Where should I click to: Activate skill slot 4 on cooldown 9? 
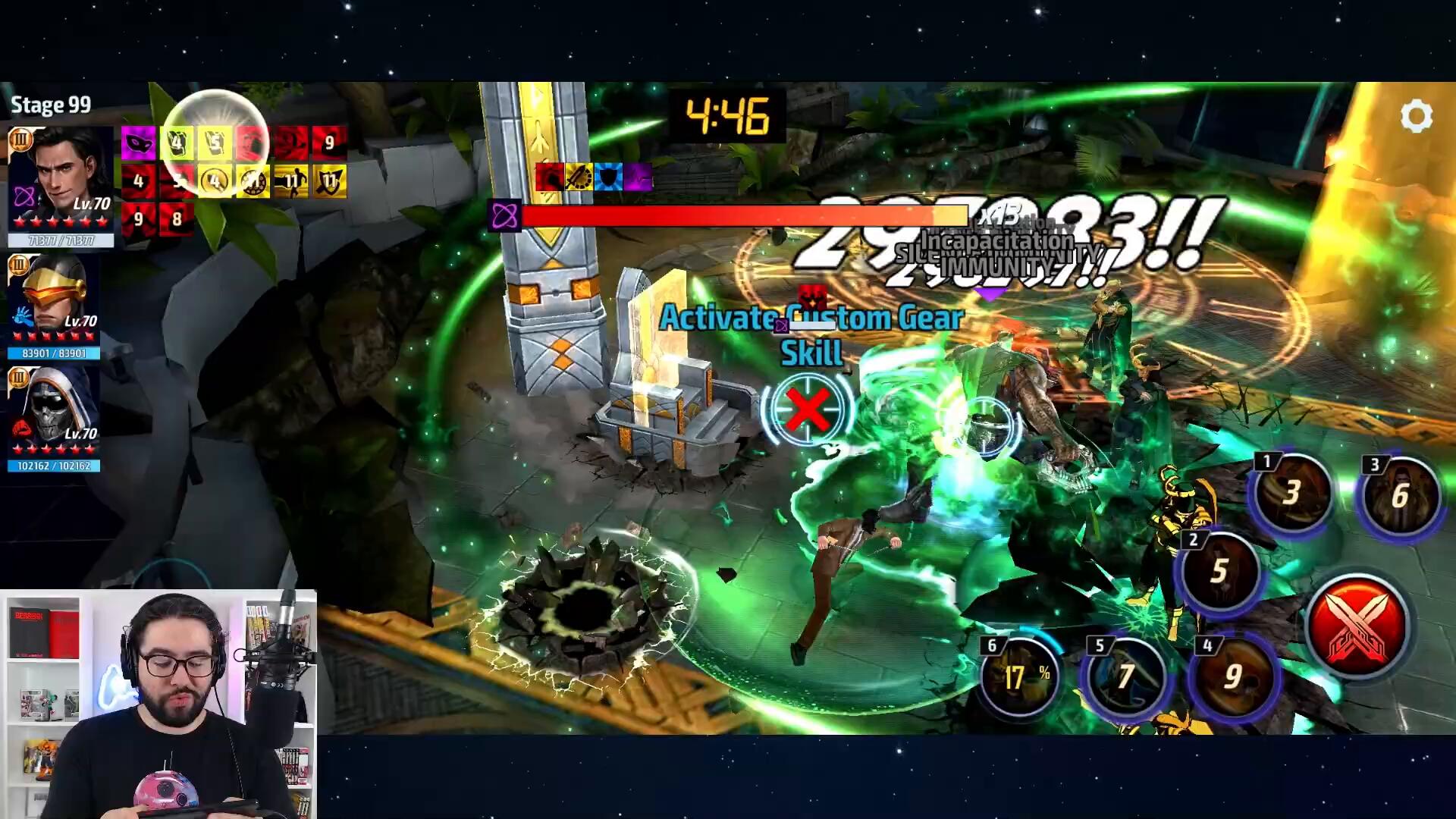pos(1234,676)
